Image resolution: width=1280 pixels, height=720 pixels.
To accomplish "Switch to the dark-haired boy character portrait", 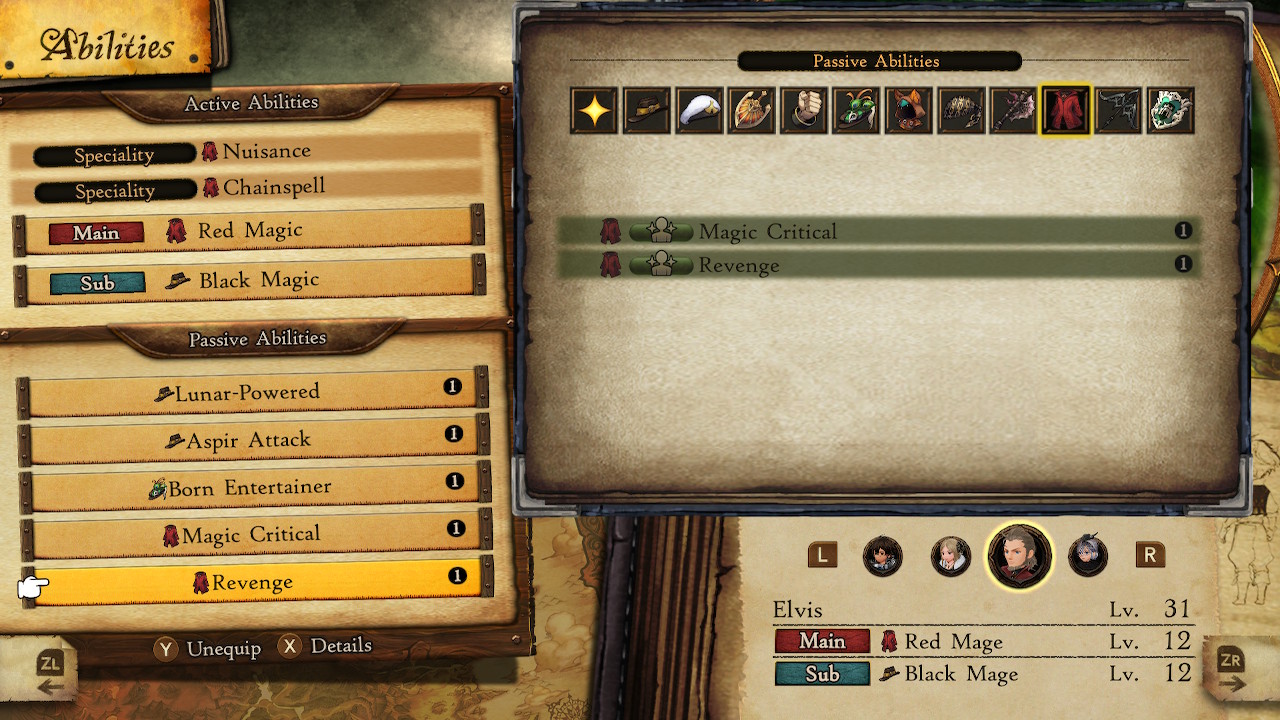I will (882, 556).
